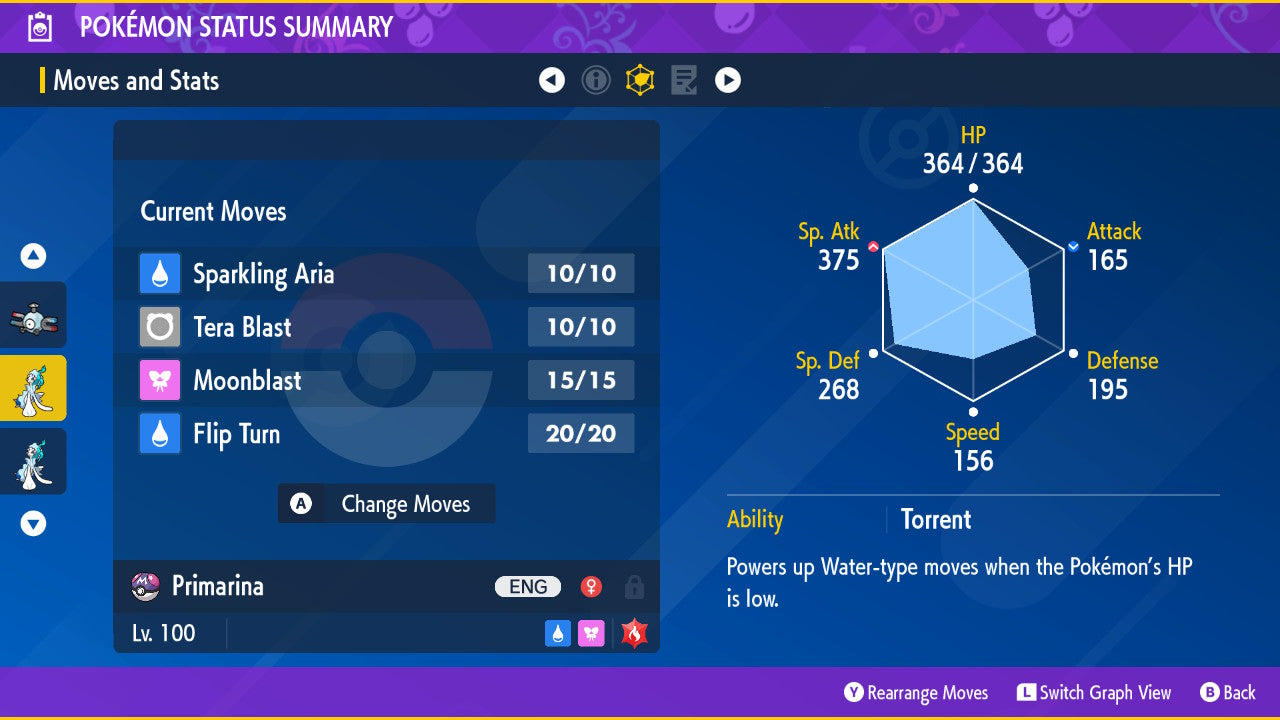Switch to the memo notes page tab
1280x720 pixels.
tap(684, 80)
